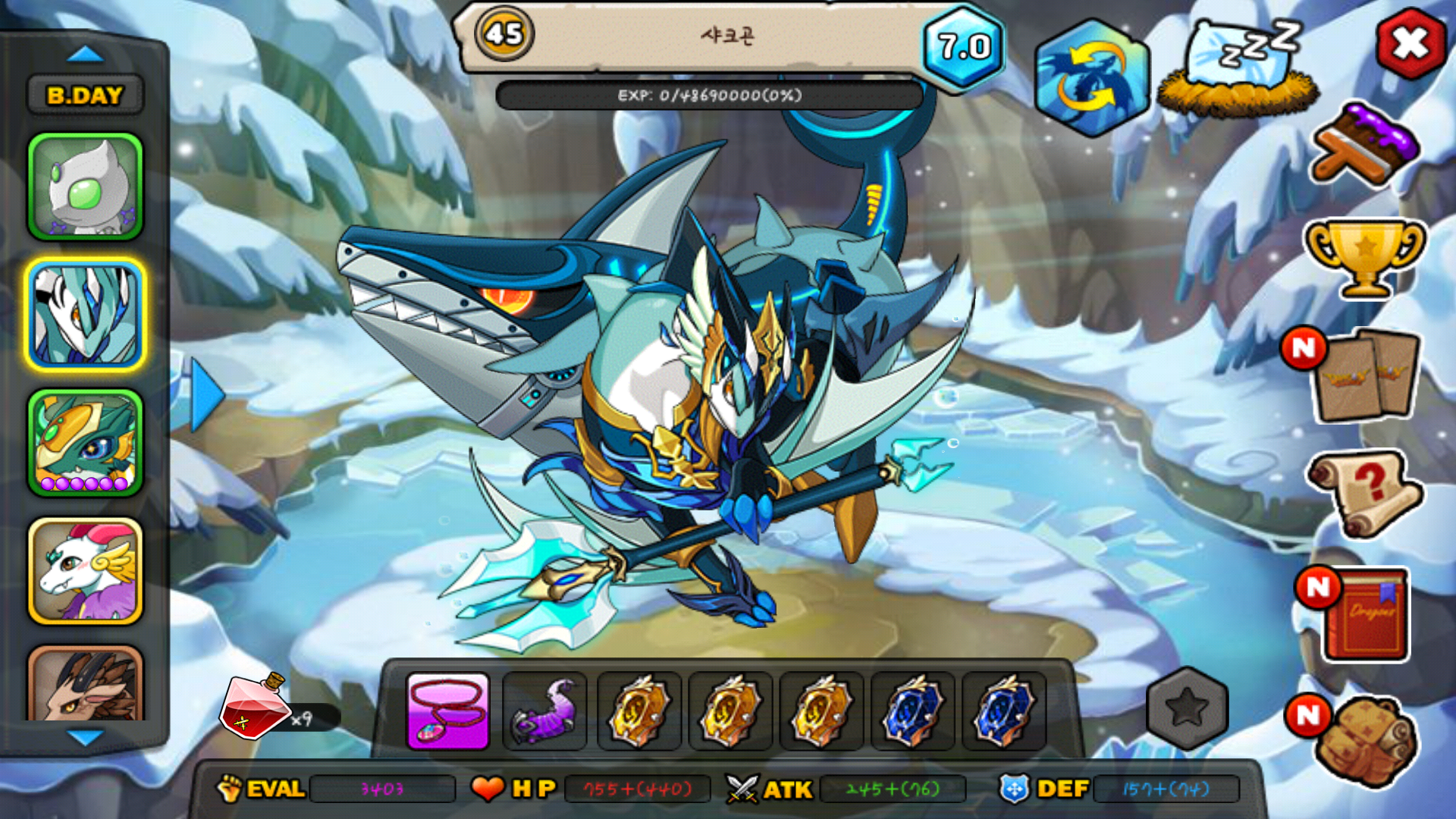Open the B.DAY sort button
Screen dimensions: 1456x819
coord(85,96)
